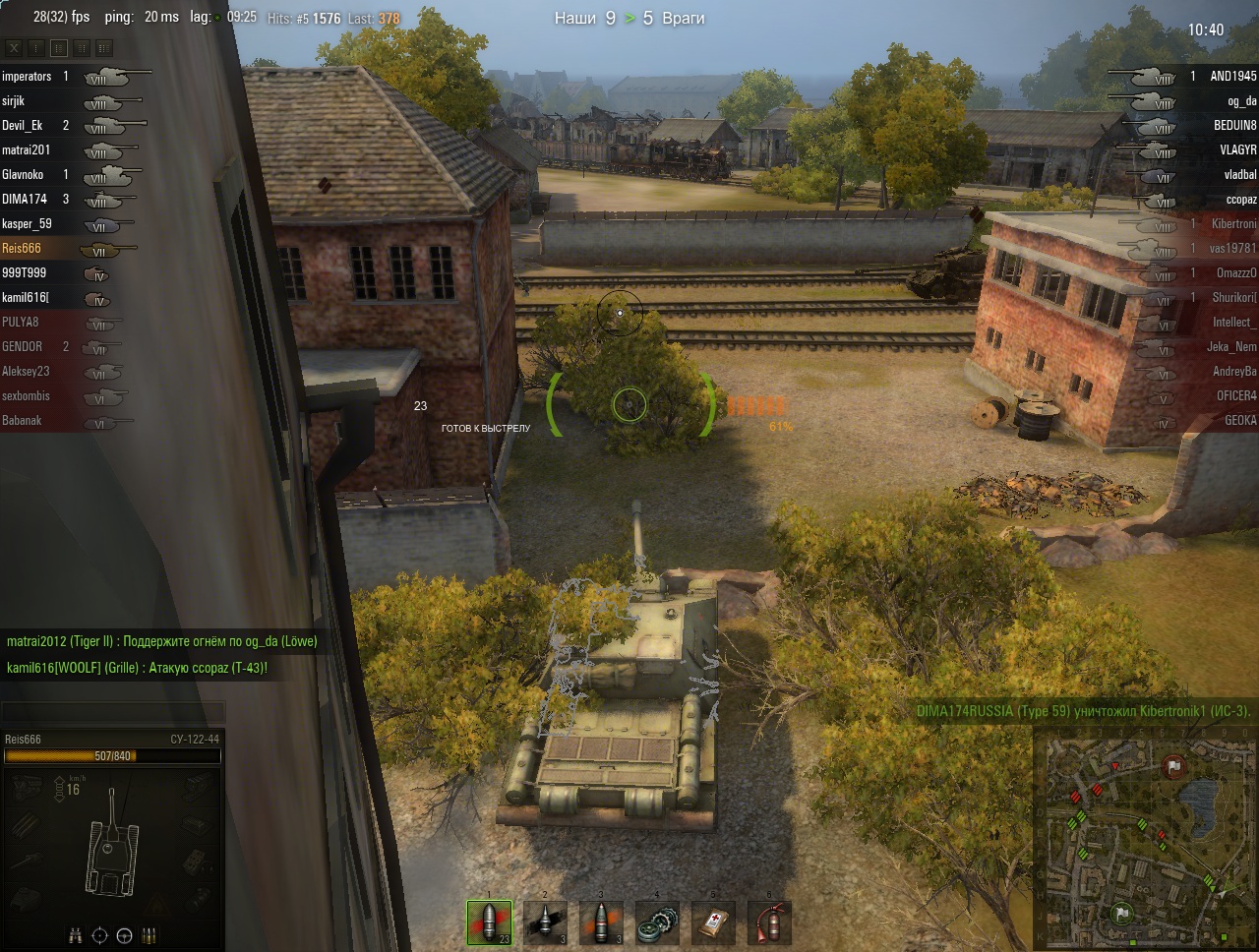Activate the fire extinguisher consumable

pos(769,923)
